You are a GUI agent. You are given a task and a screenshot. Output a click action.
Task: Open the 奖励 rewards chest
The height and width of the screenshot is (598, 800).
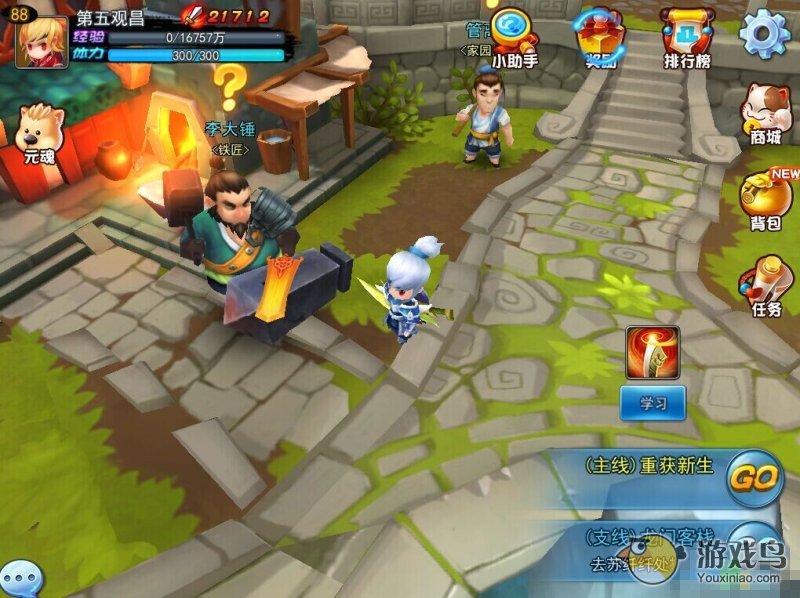point(601,37)
